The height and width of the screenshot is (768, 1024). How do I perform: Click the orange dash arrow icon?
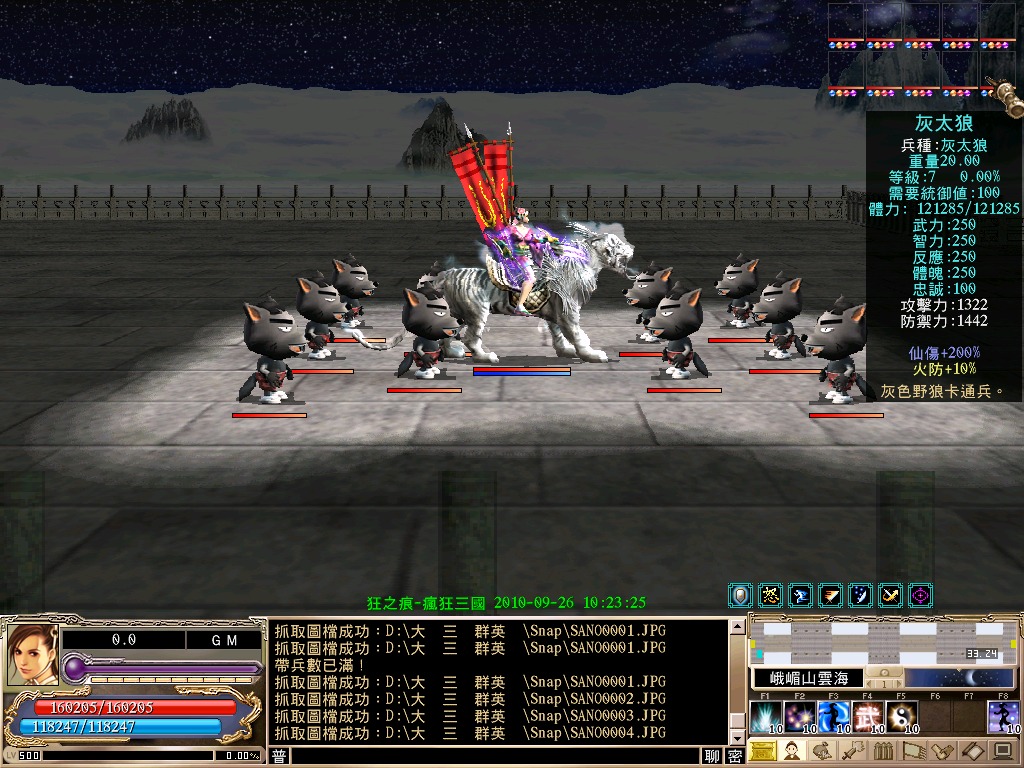pyautogui.click(x=830, y=596)
